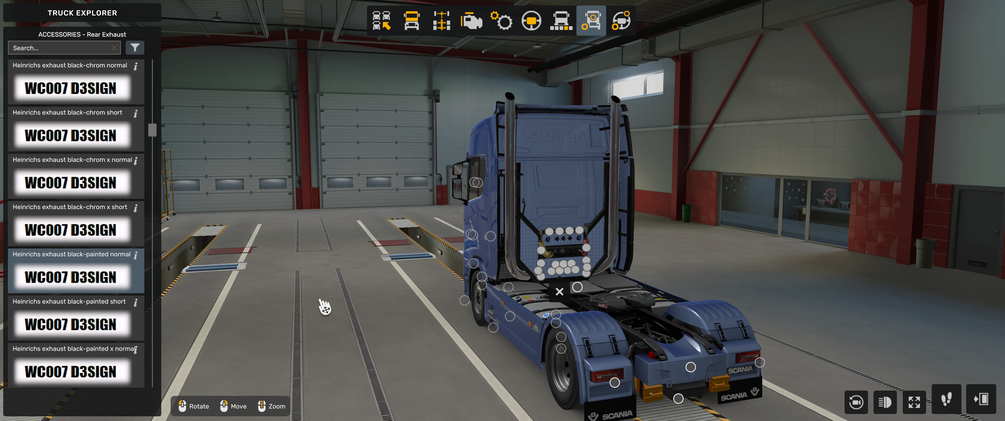Choose Heinrichs exhaust black-chrom short

coord(70,135)
